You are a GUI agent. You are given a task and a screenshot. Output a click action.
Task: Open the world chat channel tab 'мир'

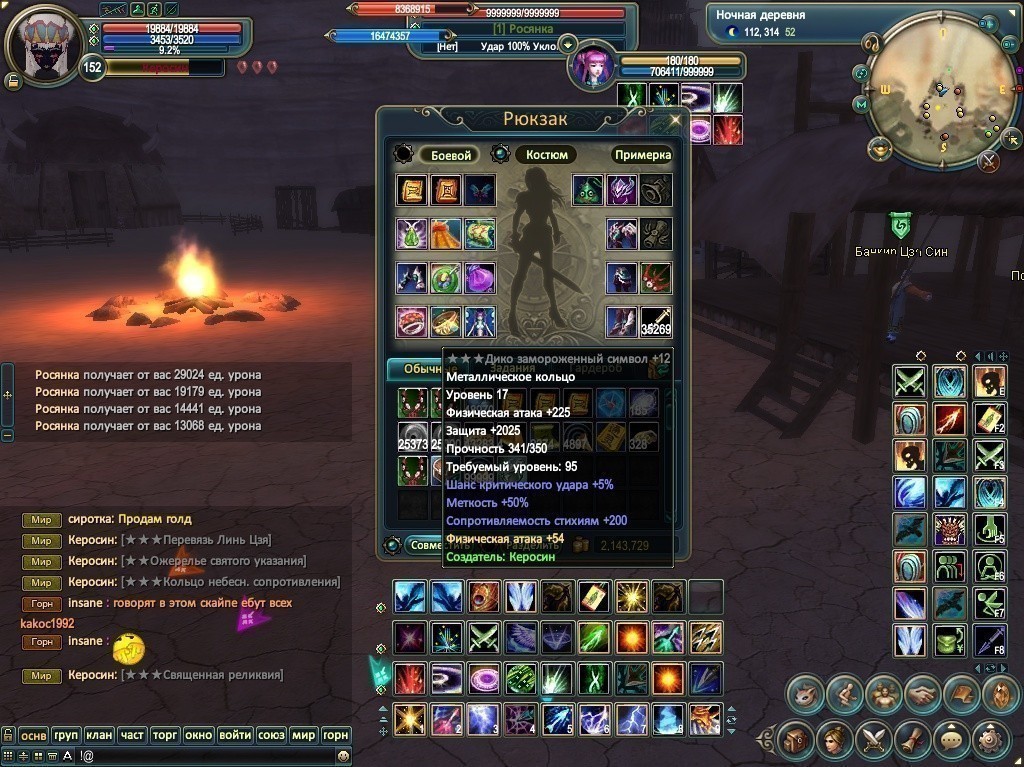(x=303, y=736)
